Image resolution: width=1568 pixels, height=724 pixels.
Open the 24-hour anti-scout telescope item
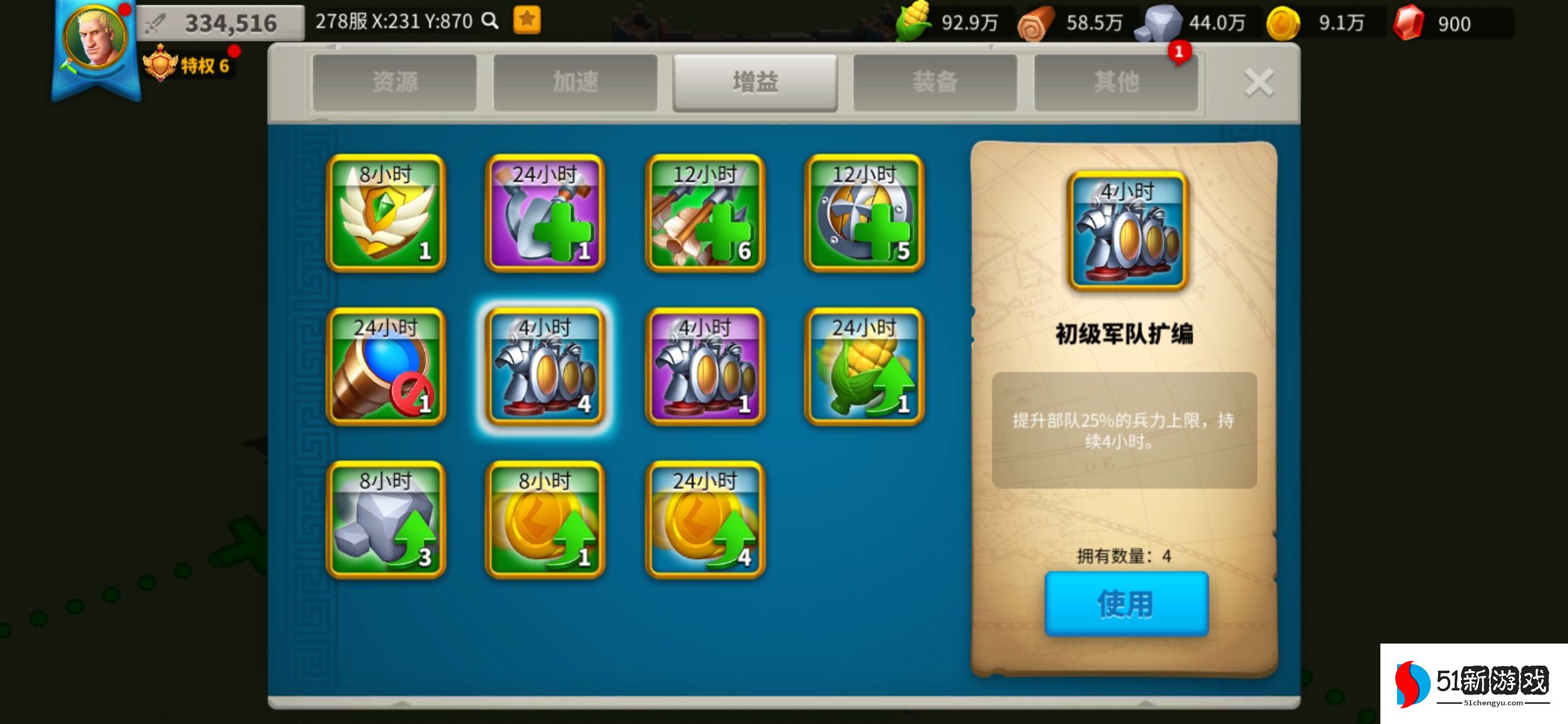coord(384,367)
